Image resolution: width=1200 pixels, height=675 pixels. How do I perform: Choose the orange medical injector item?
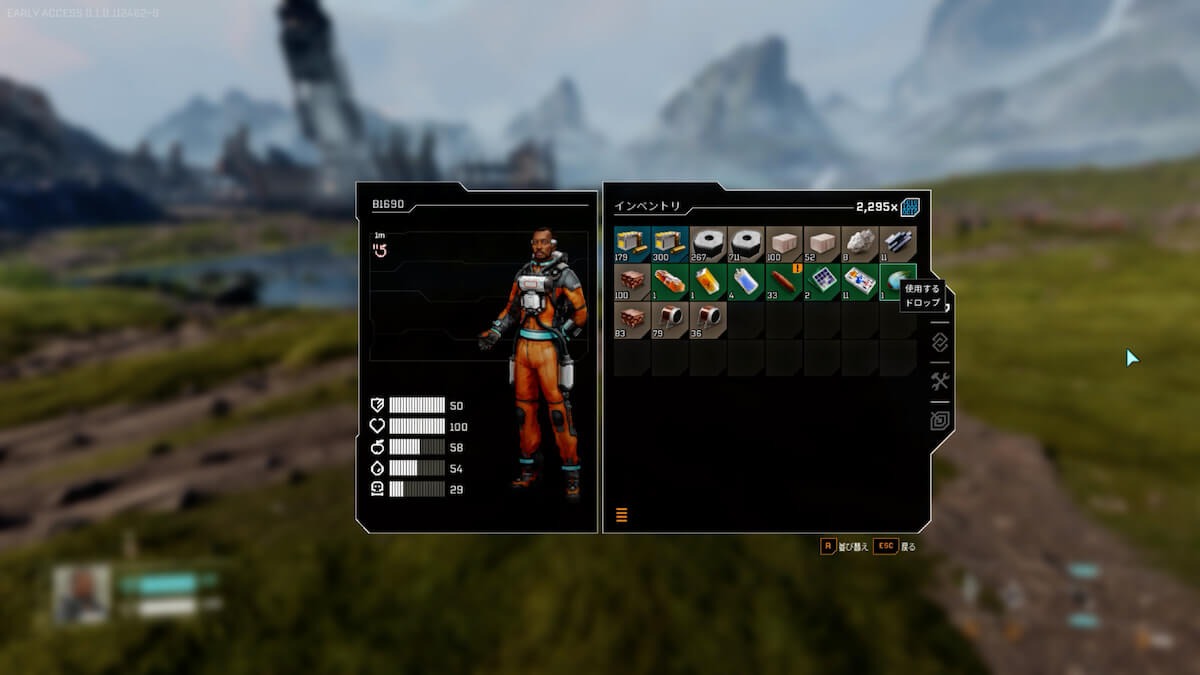pos(670,282)
